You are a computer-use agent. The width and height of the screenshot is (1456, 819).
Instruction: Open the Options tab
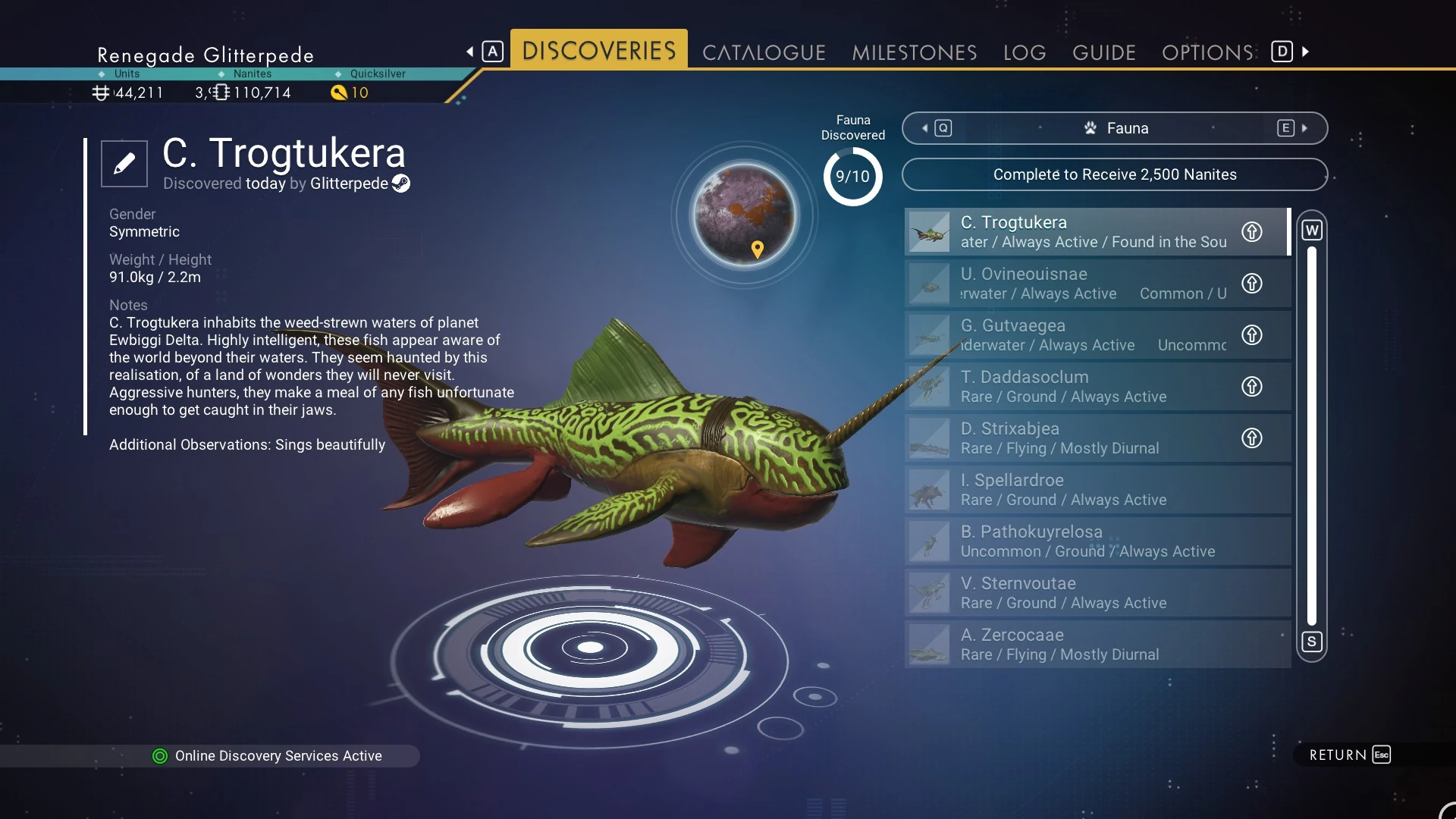(x=1207, y=52)
